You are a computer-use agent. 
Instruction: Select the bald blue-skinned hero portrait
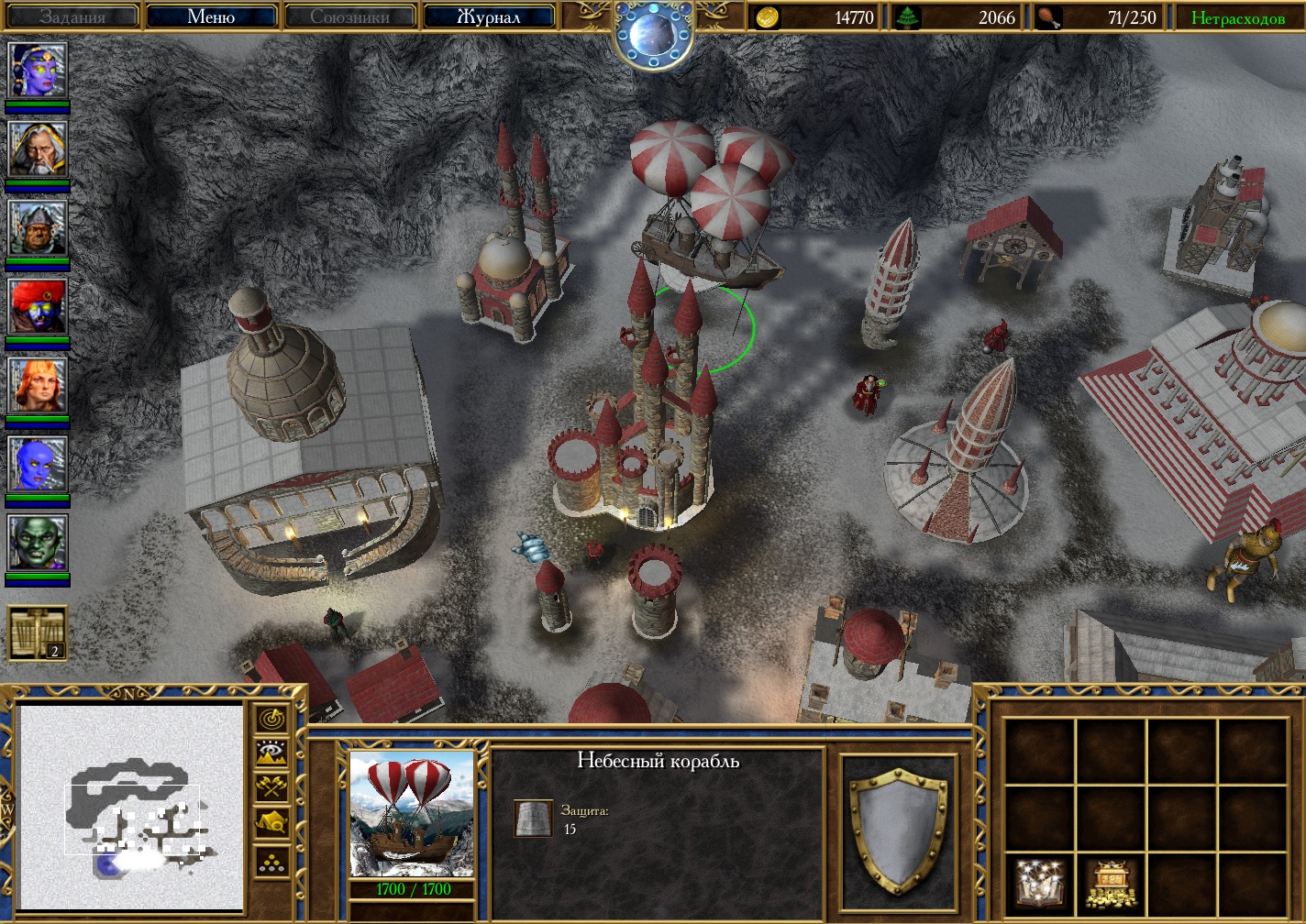[38, 464]
